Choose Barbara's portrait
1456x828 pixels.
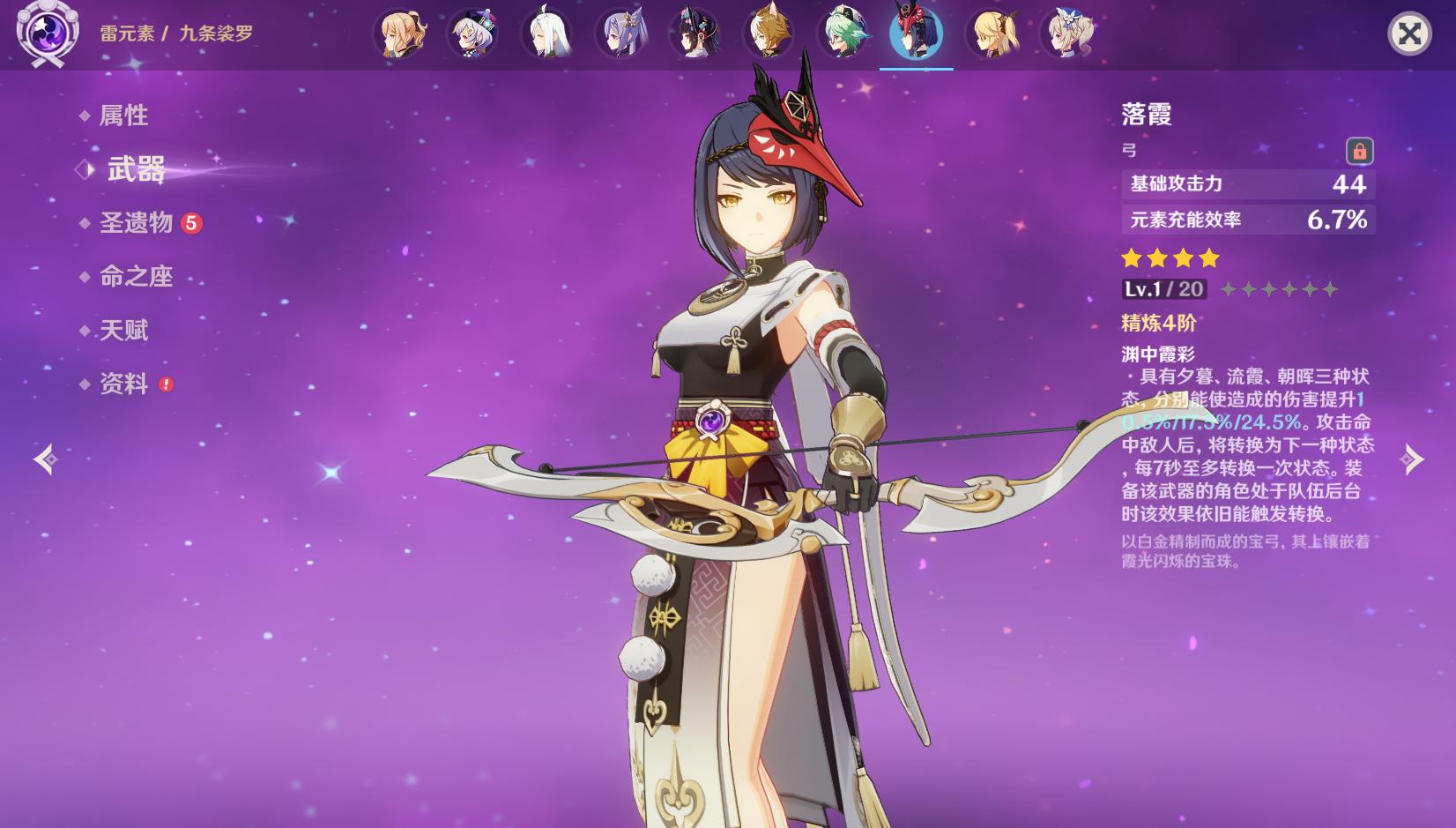1066,34
